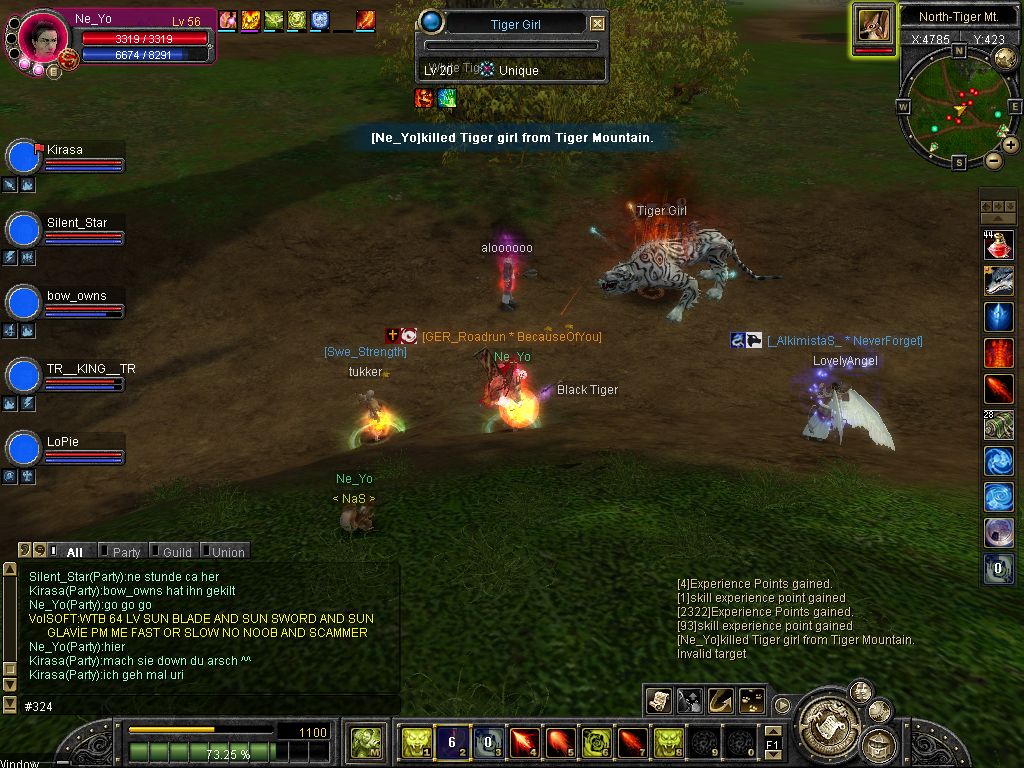This screenshot has height=768, width=1024.
Task: Switch to the Party chat tab
Action: coord(126,552)
